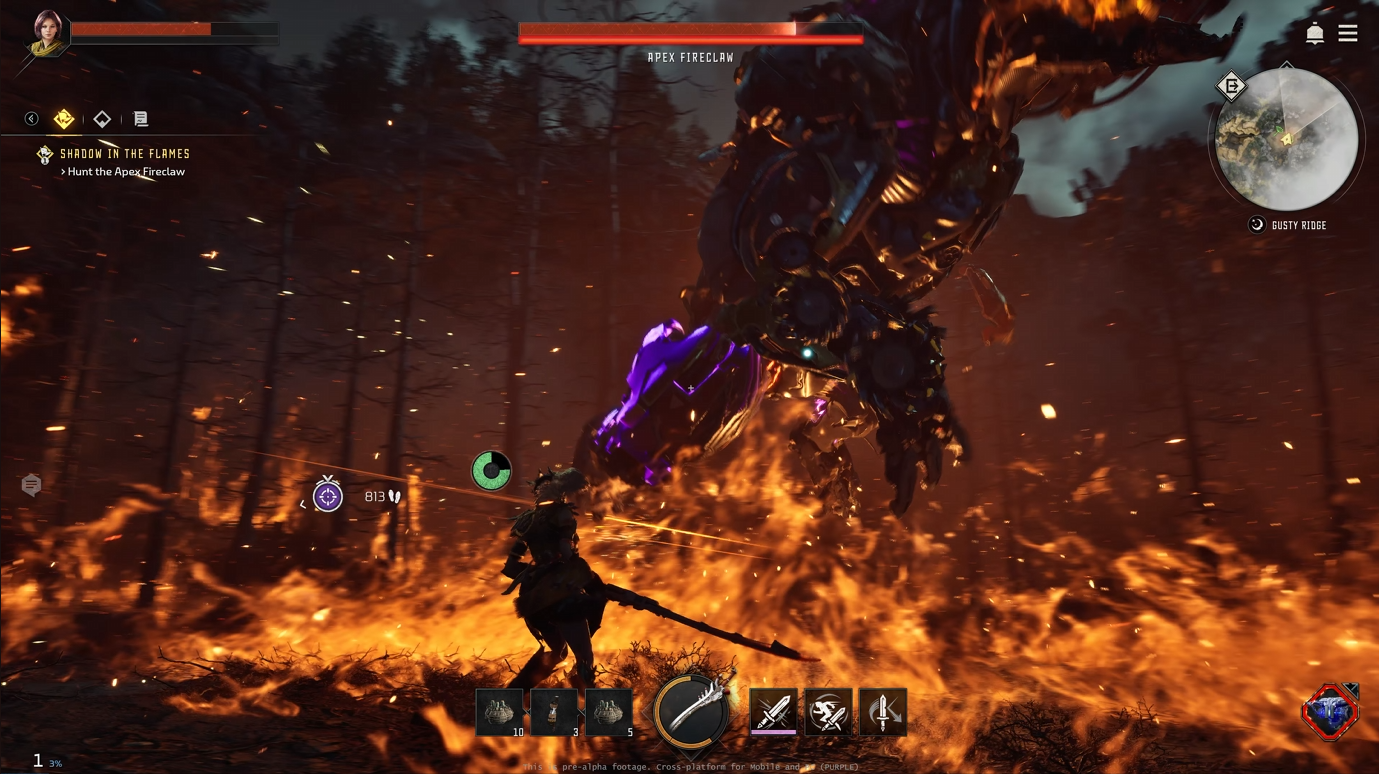This screenshot has width=1379, height=774.
Task: Click the exit arrow icon beside minimap
Action: [x=1232, y=87]
